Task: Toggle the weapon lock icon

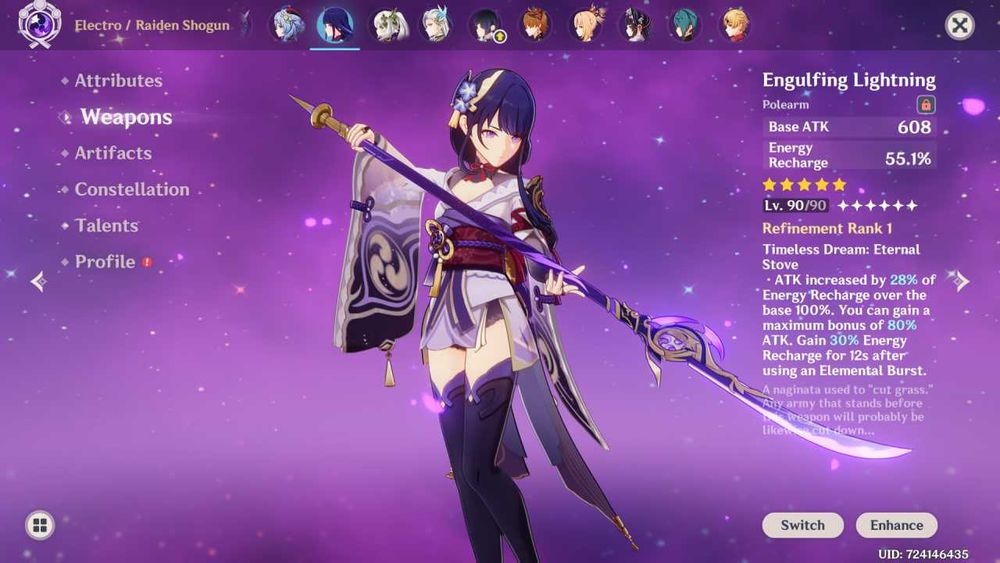Action: pyautogui.click(x=926, y=104)
